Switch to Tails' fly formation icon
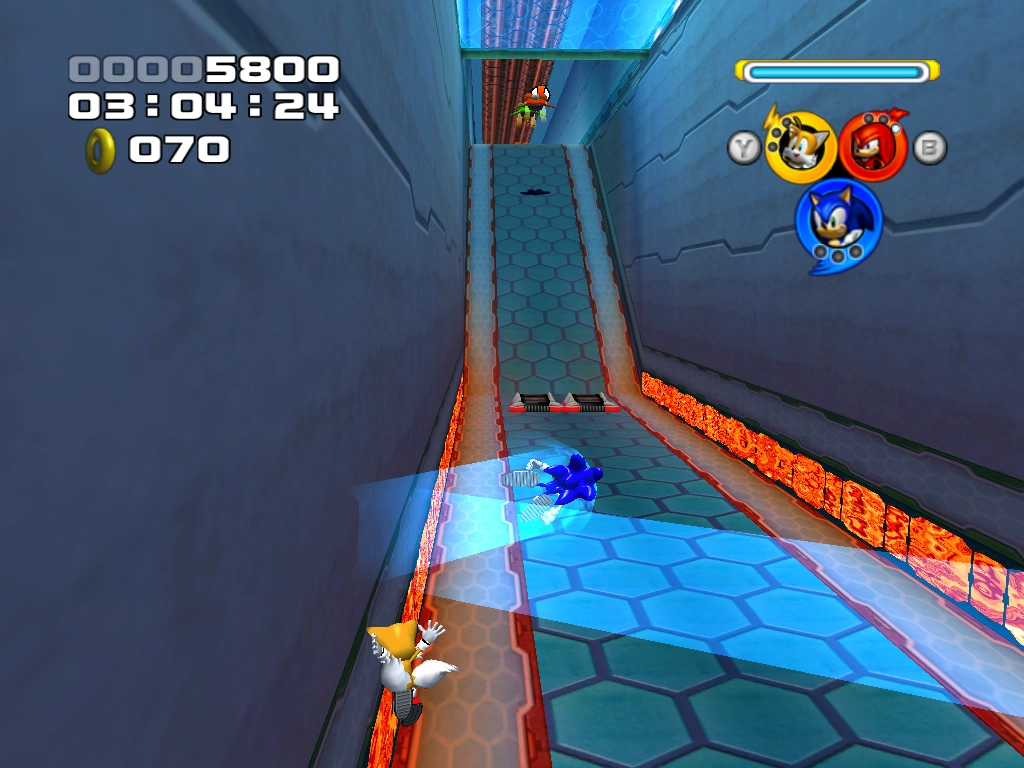This screenshot has height=768, width=1024. coord(800,148)
